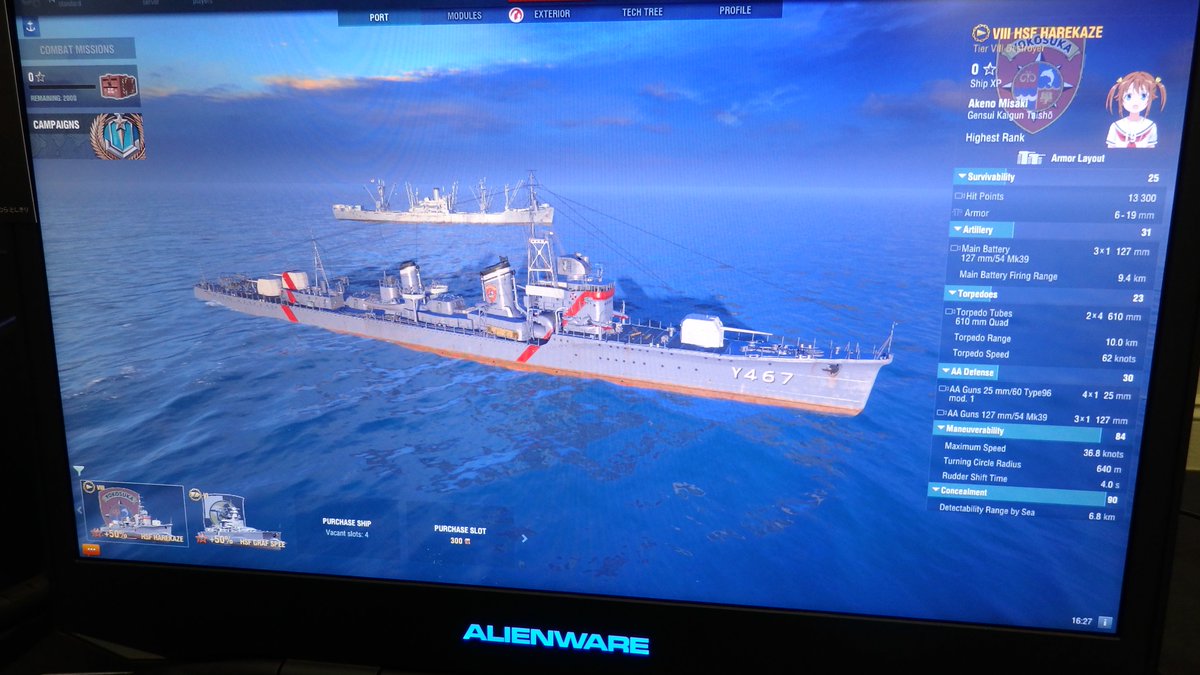The image size is (1200, 675).
Task: Go to the Exterior tab
Action: click(552, 14)
